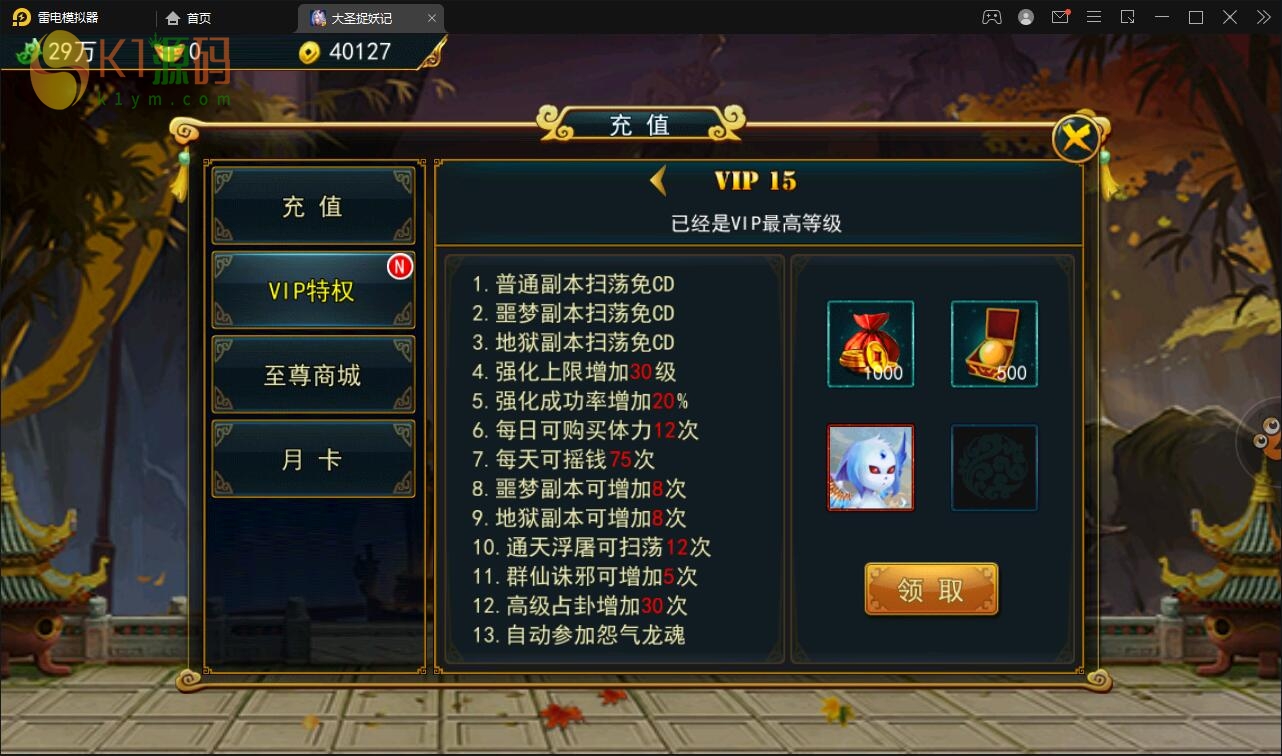Expand the sidebar with the double-arrow chevron
1282x756 pixels.
click(x=1262, y=17)
